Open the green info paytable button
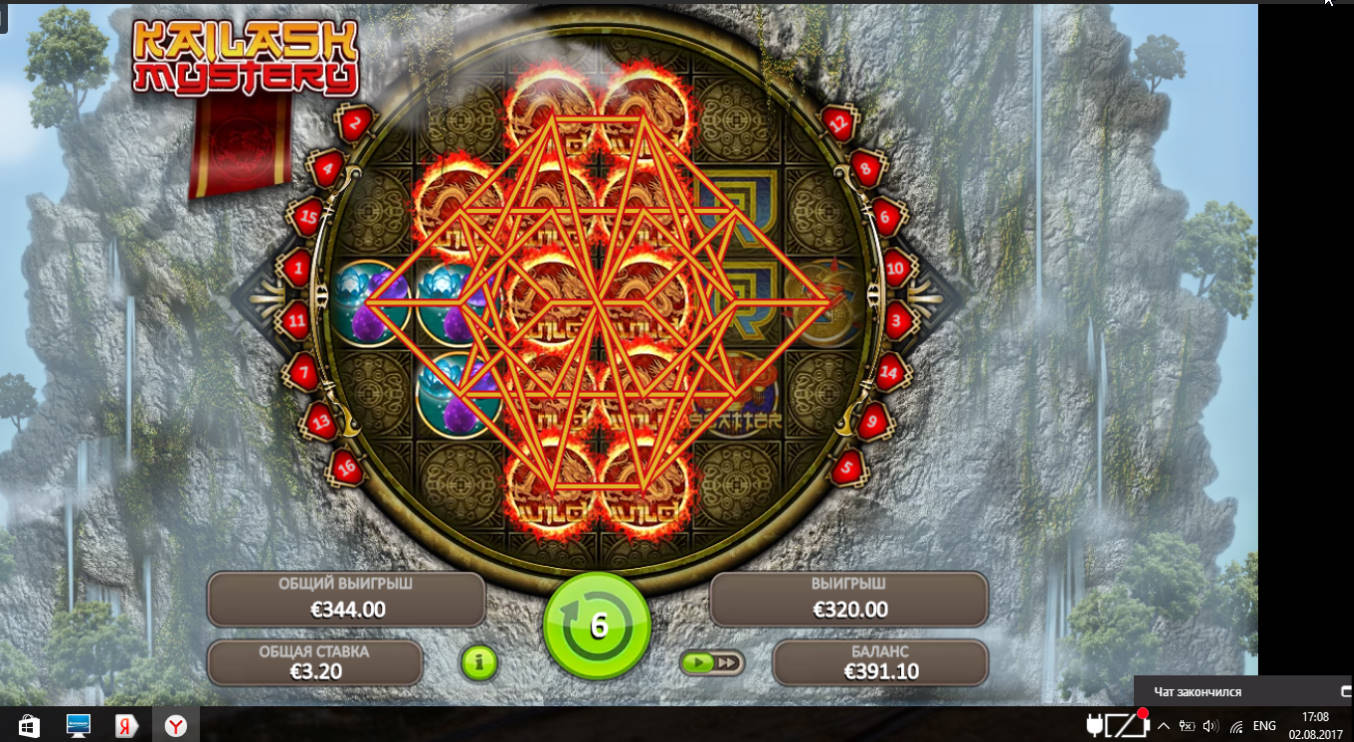This screenshot has height=742, width=1354. pos(479,662)
